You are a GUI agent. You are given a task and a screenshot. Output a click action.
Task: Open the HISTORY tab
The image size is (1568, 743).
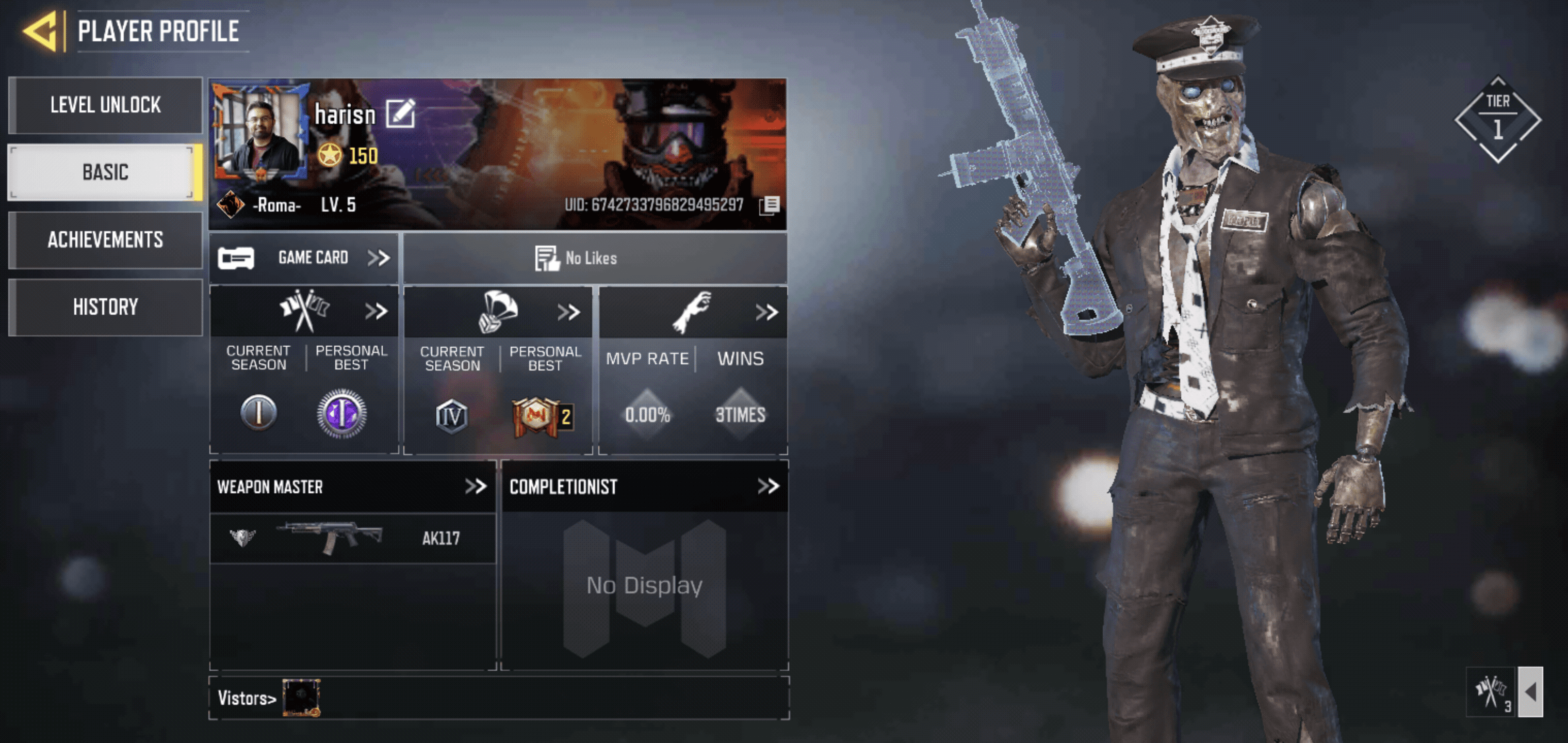coord(105,306)
